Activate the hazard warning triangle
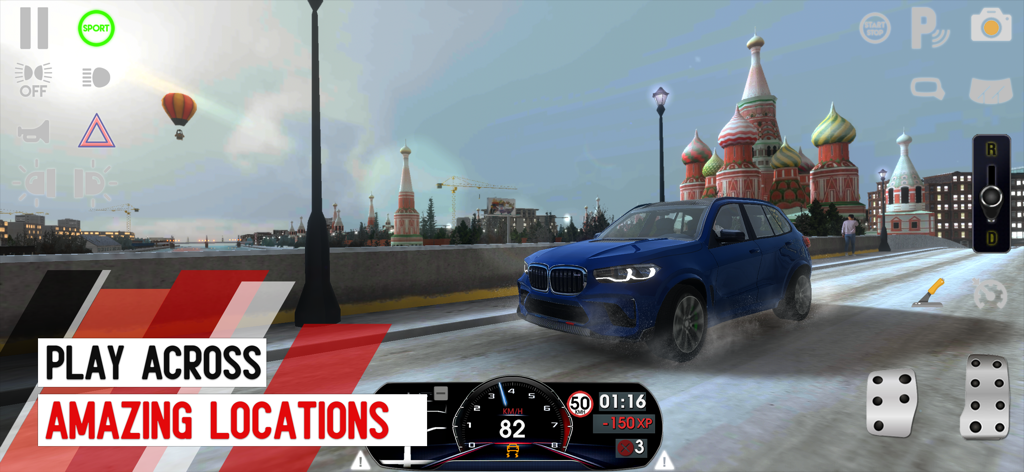Image resolution: width=1024 pixels, height=472 pixels. 96,131
